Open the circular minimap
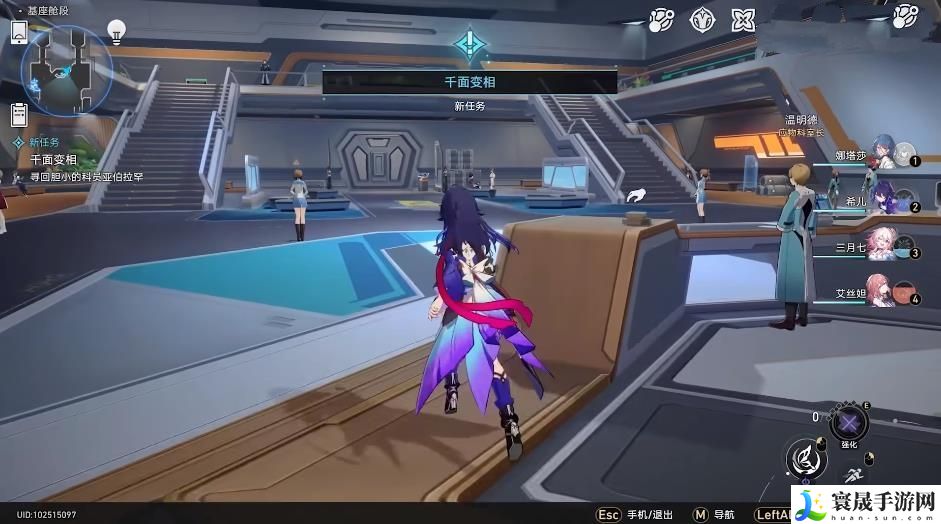 coord(64,66)
